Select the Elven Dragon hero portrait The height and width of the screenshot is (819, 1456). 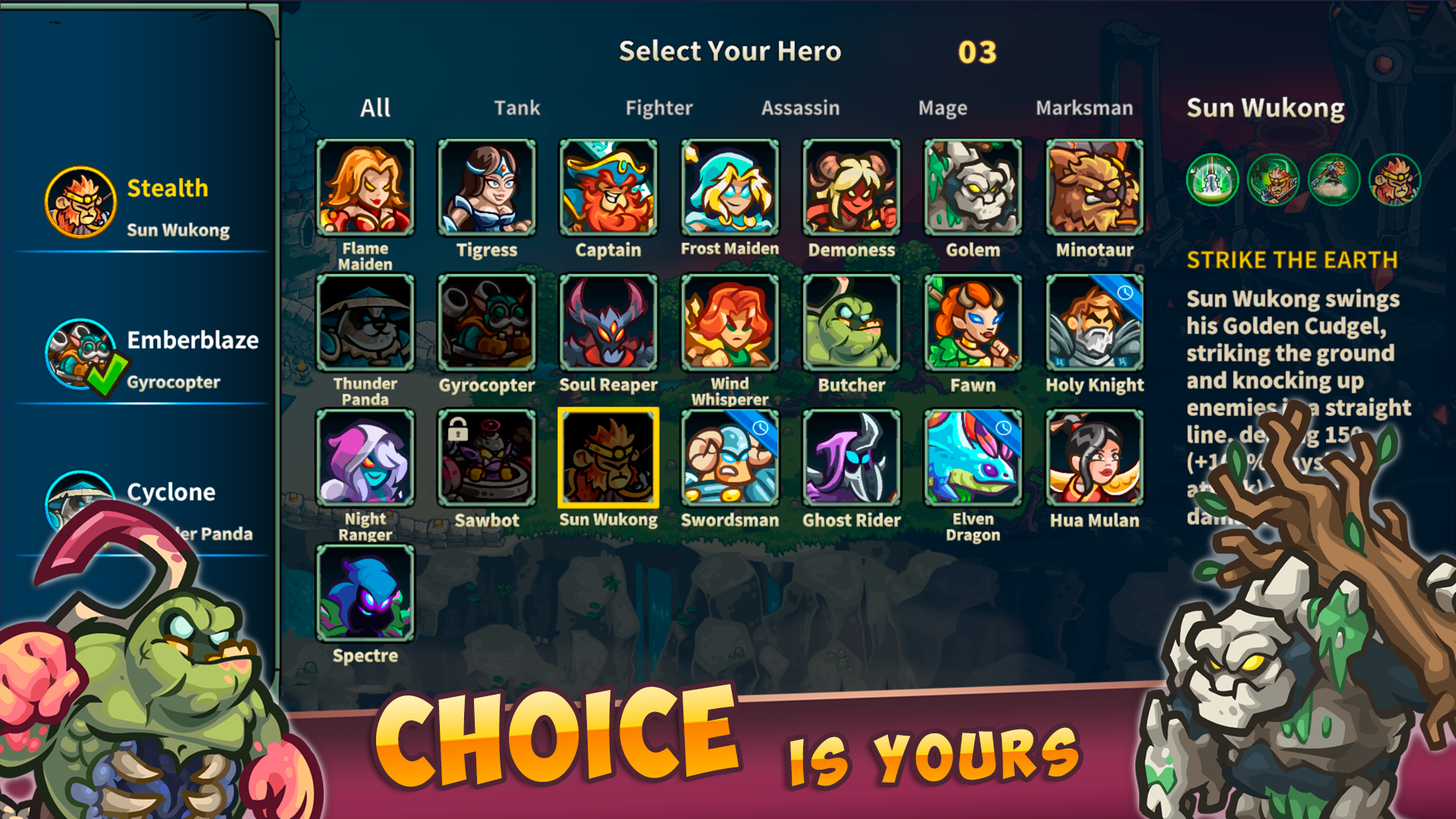click(972, 456)
